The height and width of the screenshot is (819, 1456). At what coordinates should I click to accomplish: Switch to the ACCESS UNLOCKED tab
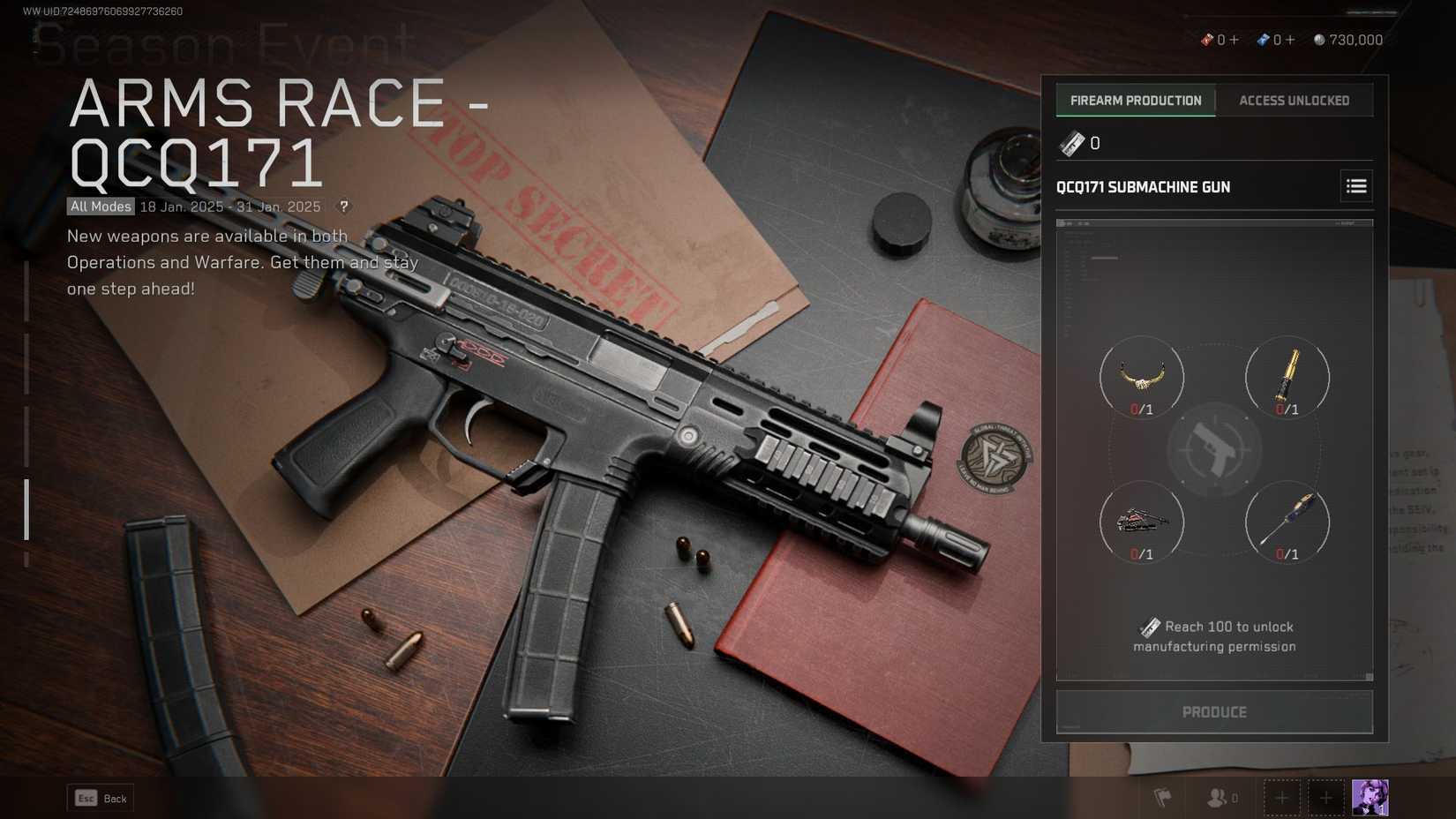coord(1294,100)
